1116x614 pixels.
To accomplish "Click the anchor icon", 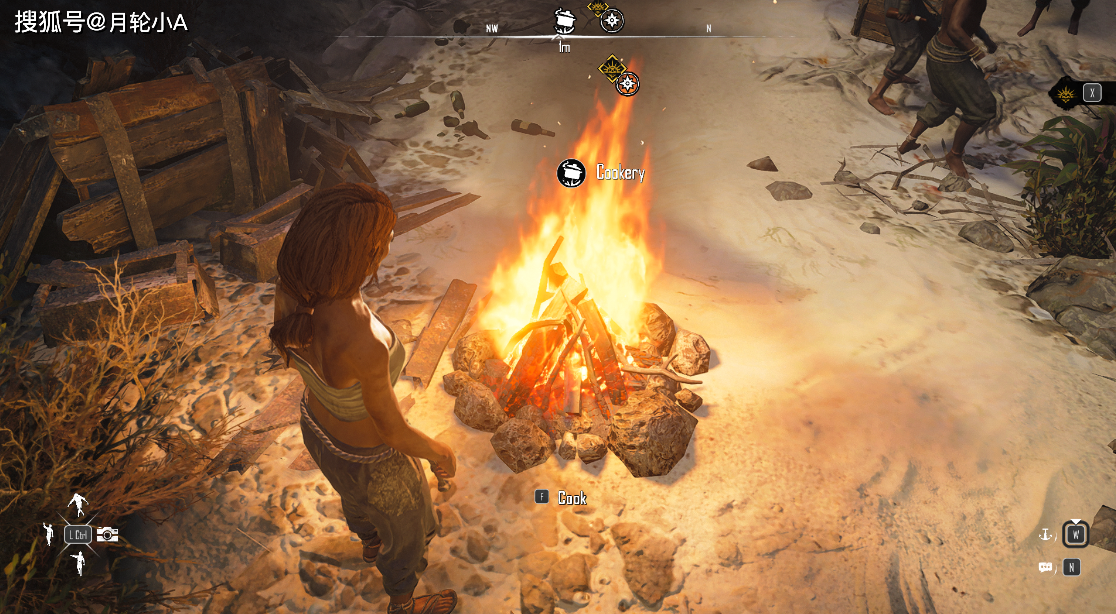I will point(1046,535).
